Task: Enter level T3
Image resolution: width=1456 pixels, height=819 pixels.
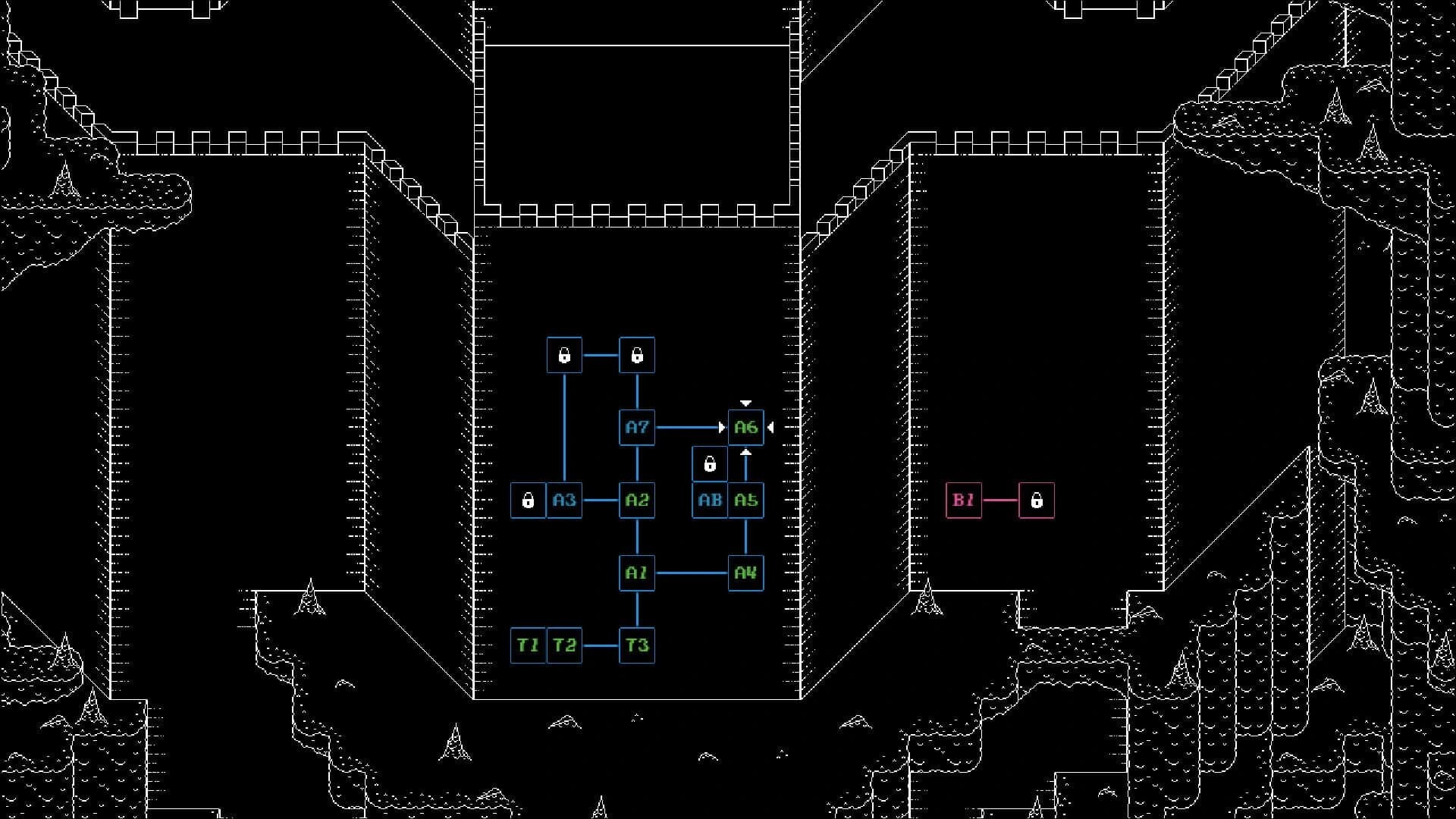Action: [x=637, y=646]
